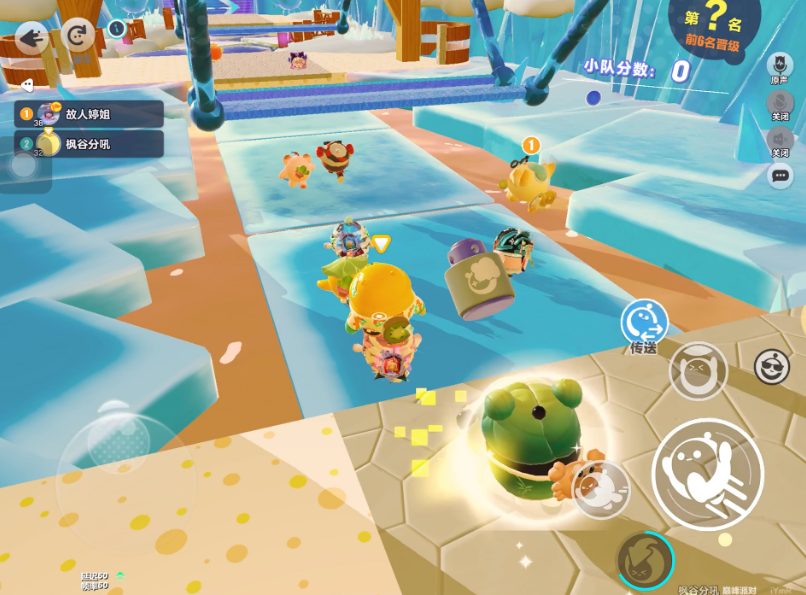The height and width of the screenshot is (595, 806).
Task: Tap the back arrow exit button
Action: tap(32, 38)
